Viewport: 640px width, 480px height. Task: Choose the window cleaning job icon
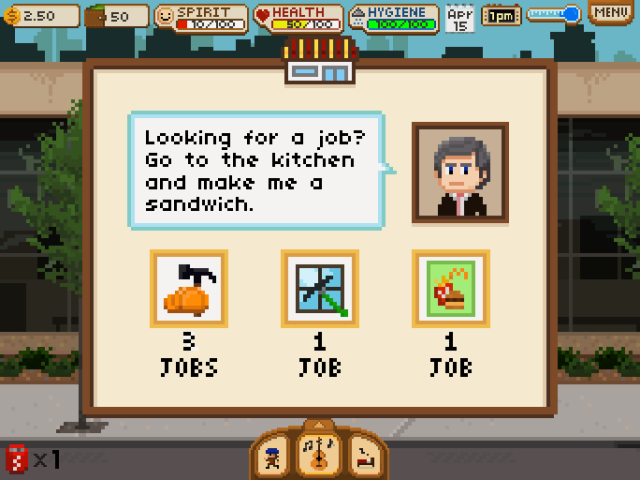(x=320, y=288)
